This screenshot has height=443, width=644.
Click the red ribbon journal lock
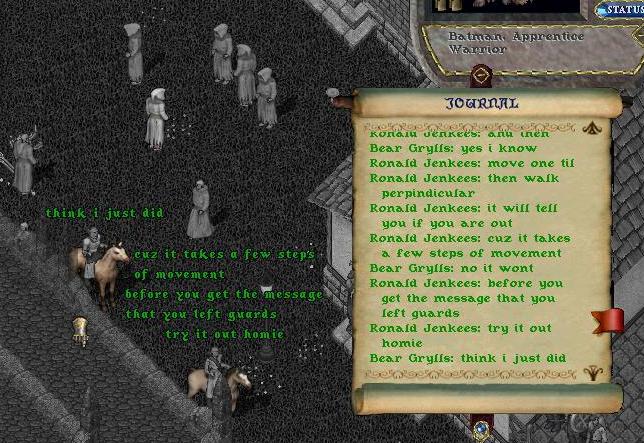608,321
